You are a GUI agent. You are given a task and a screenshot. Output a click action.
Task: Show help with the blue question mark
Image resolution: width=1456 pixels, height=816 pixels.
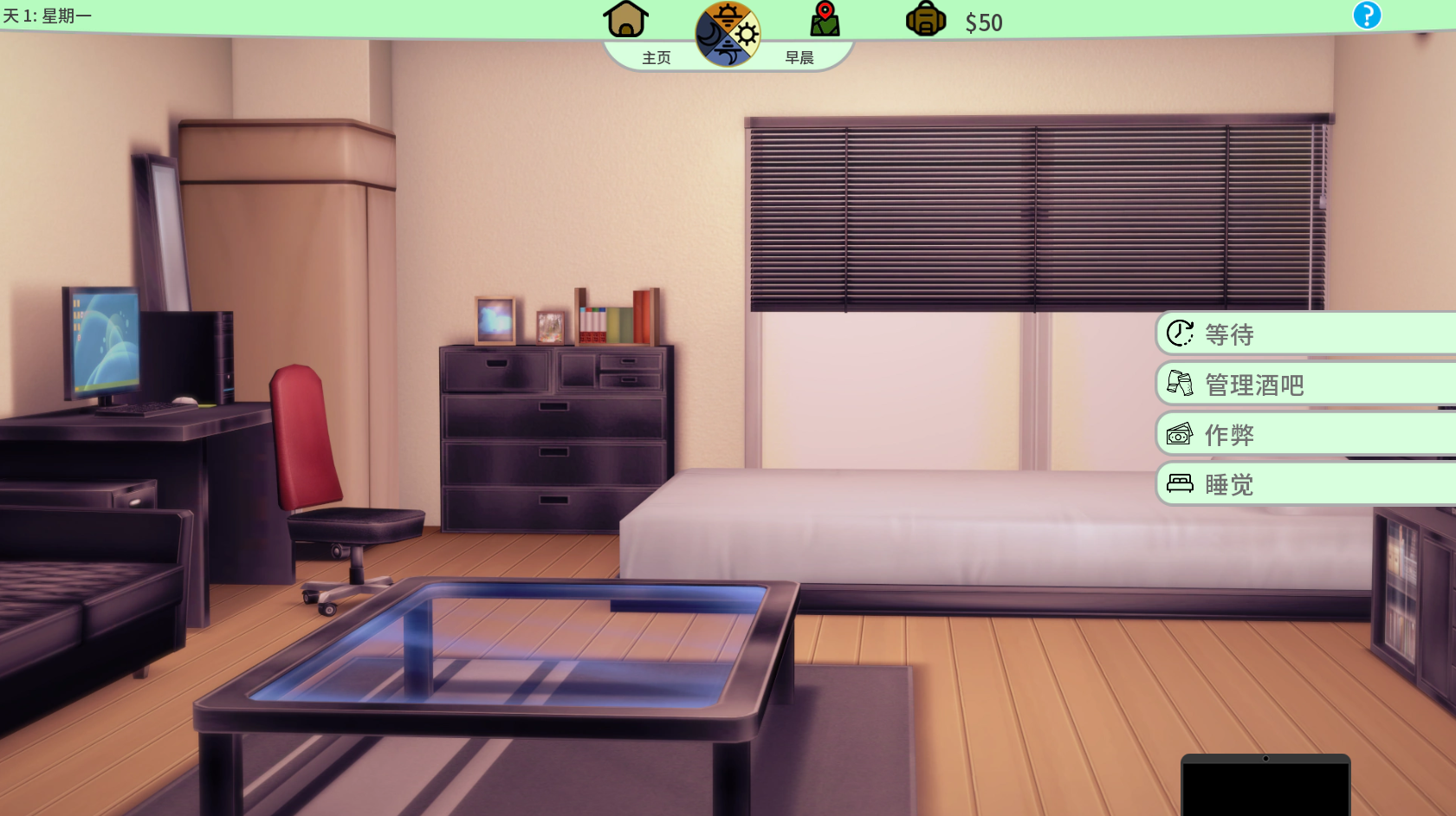coord(1367,16)
